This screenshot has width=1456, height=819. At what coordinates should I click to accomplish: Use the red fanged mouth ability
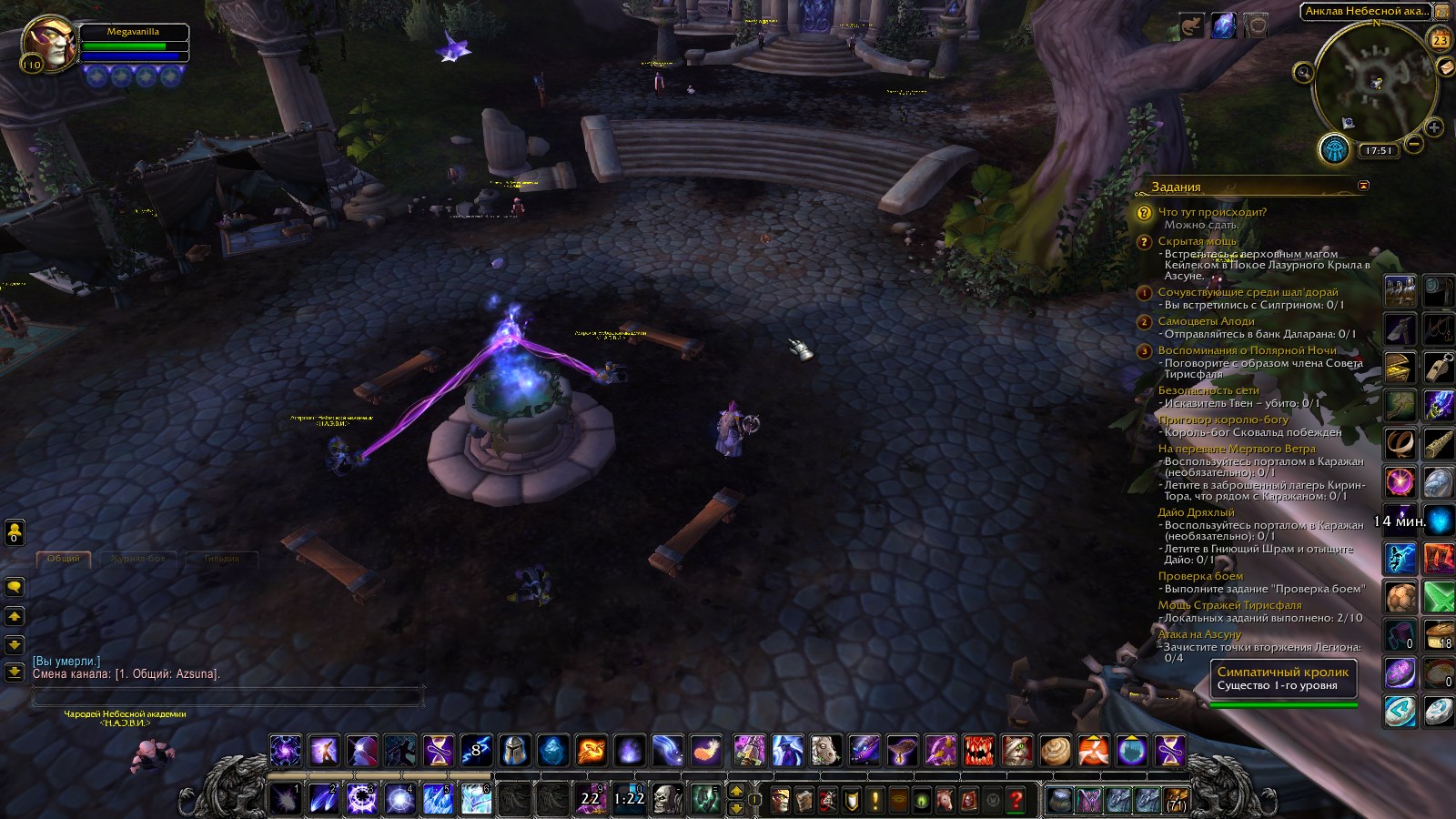979,751
